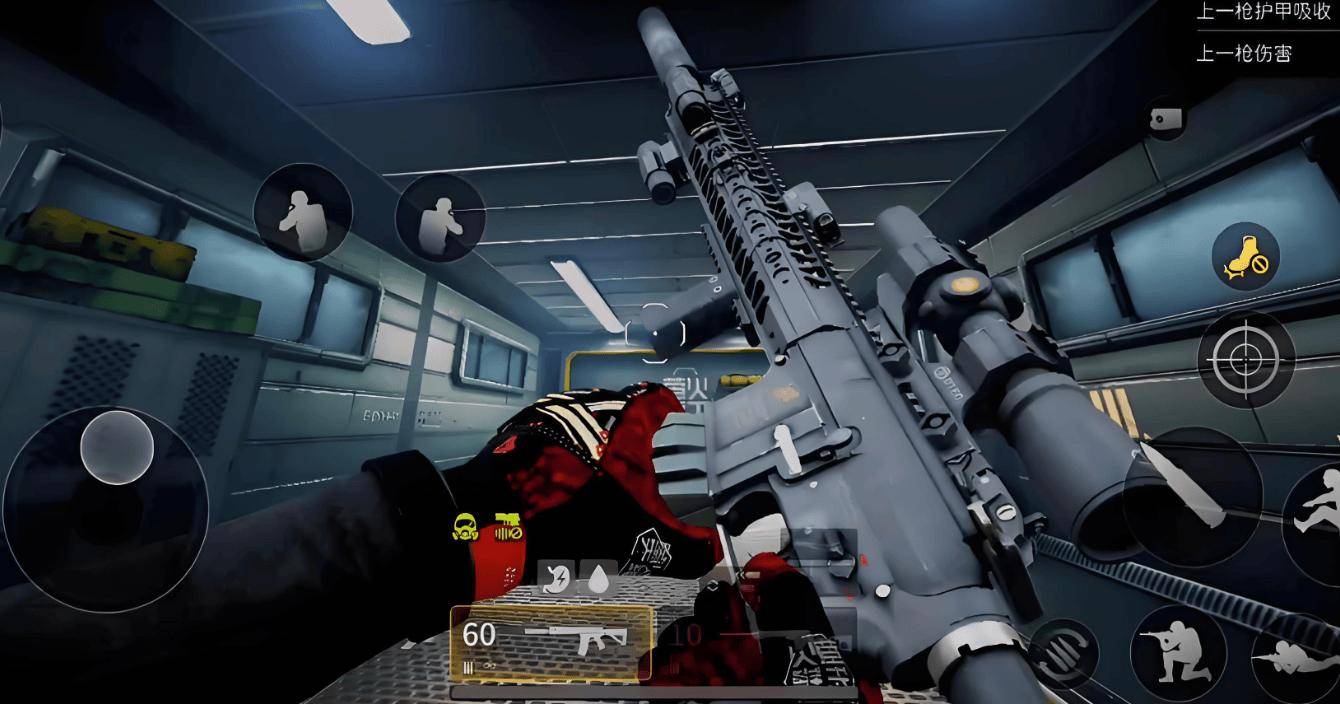Click the small tag icon near top right

click(x=1165, y=119)
